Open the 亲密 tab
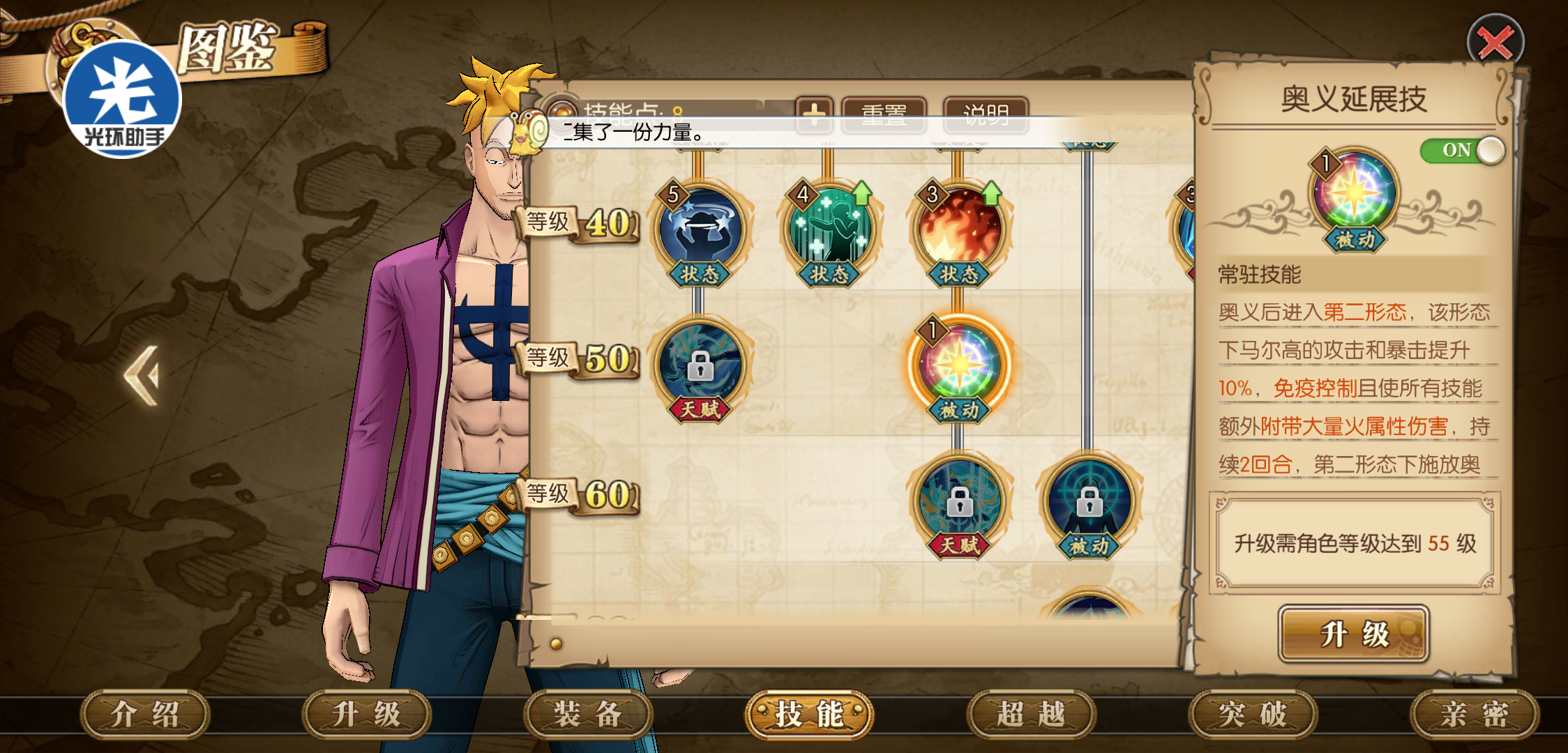 pyautogui.click(x=1474, y=715)
